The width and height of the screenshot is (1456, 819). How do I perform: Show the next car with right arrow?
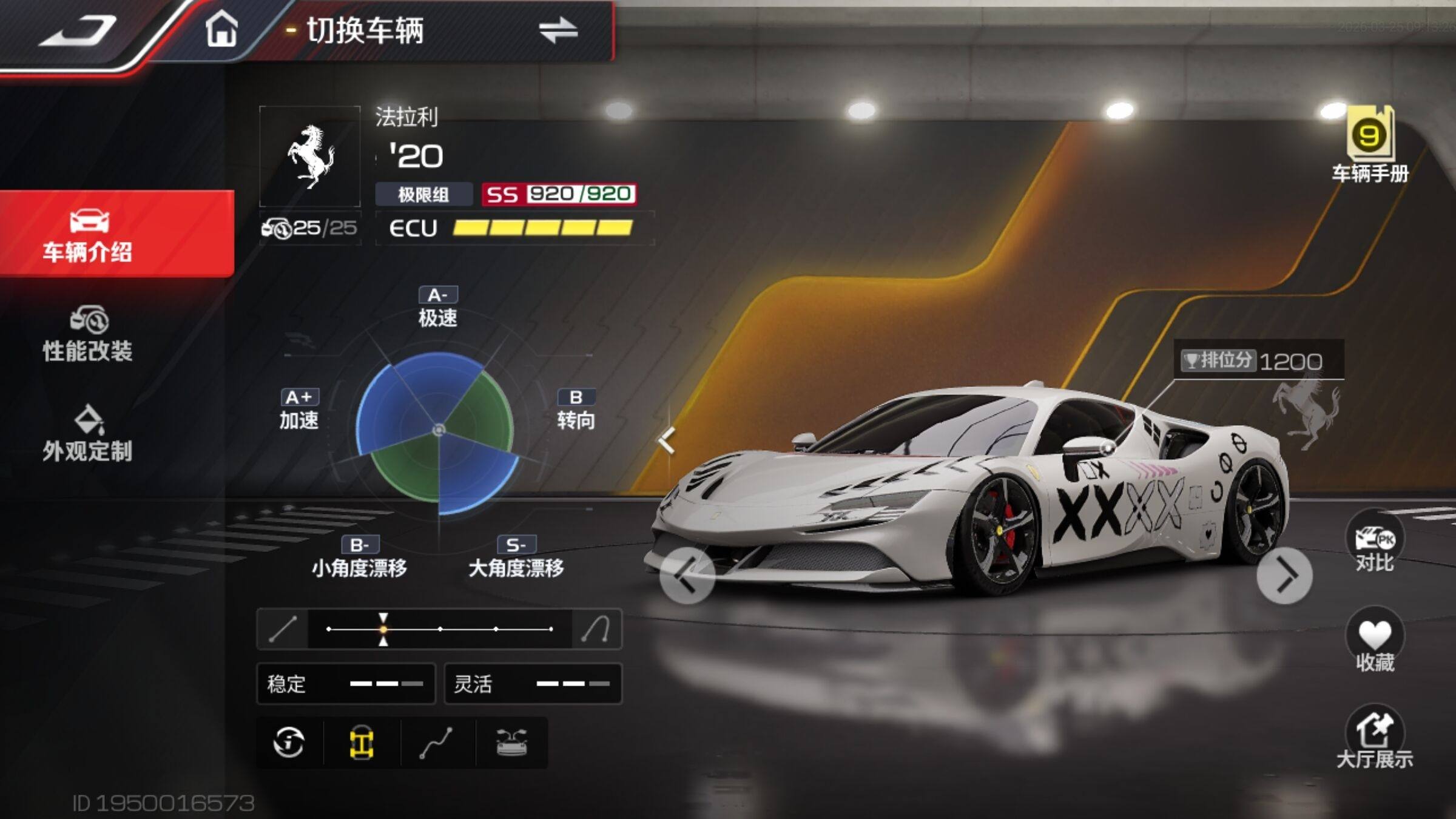[1284, 575]
